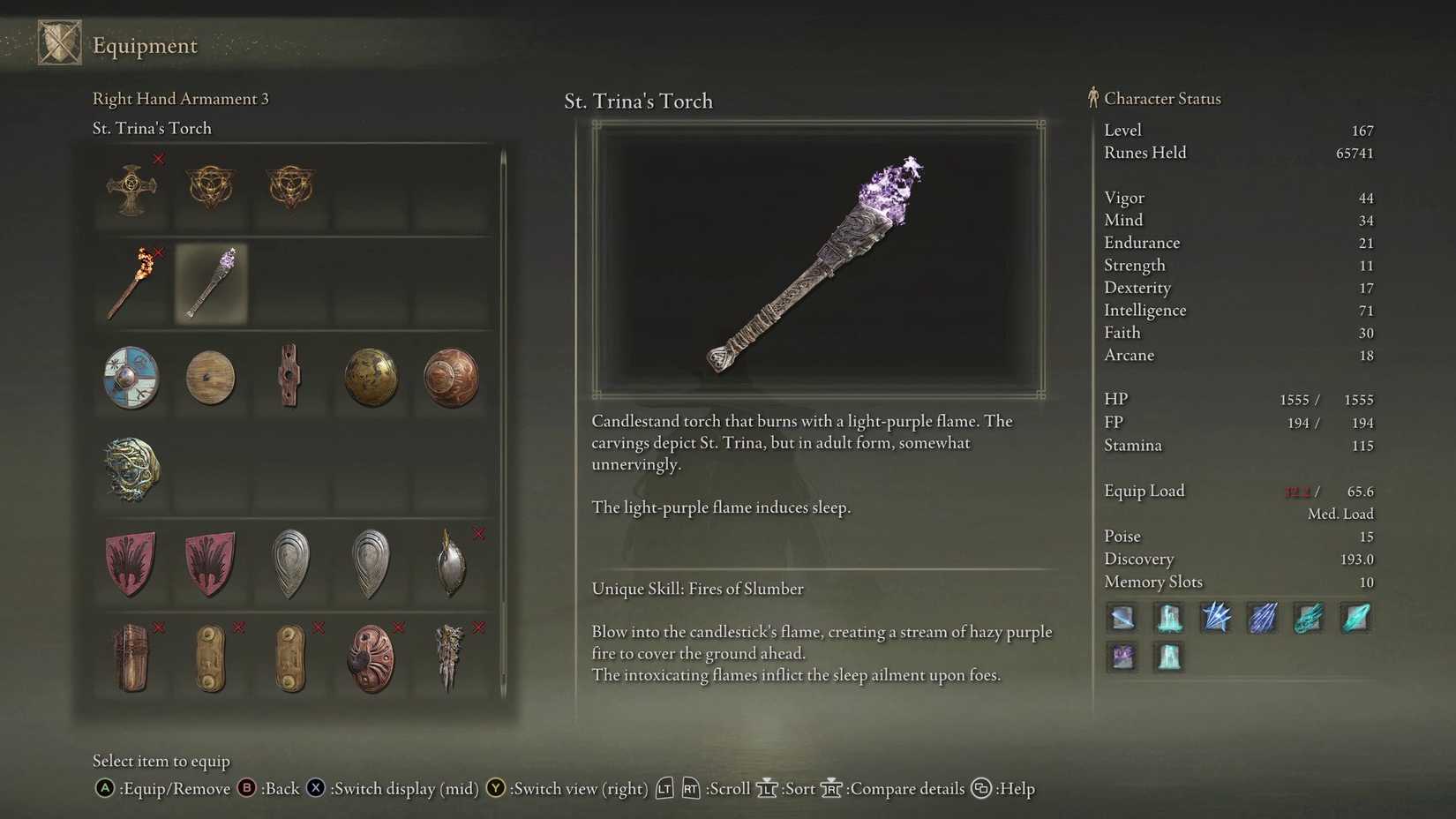Image resolution: width=1456 pixels, height=819 pixels.
Task: Select a red heater shield with eagle crest
Action: click(131, 563)
